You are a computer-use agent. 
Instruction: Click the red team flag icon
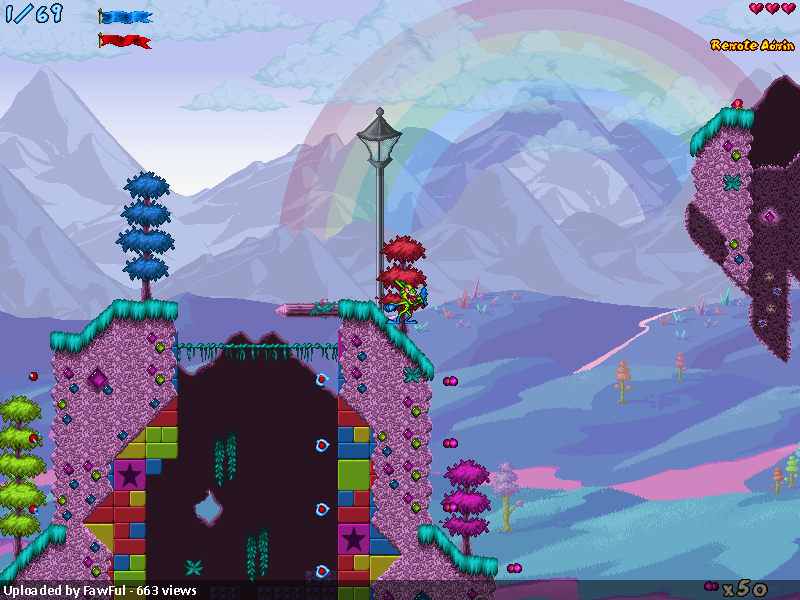coord(126,41)
